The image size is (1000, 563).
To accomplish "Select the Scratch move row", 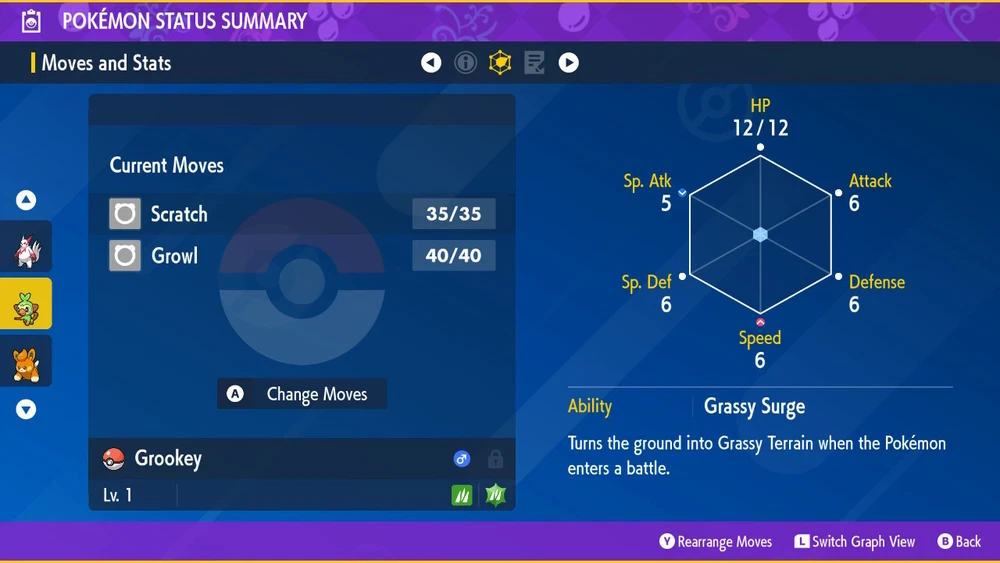I will [302, 214].
